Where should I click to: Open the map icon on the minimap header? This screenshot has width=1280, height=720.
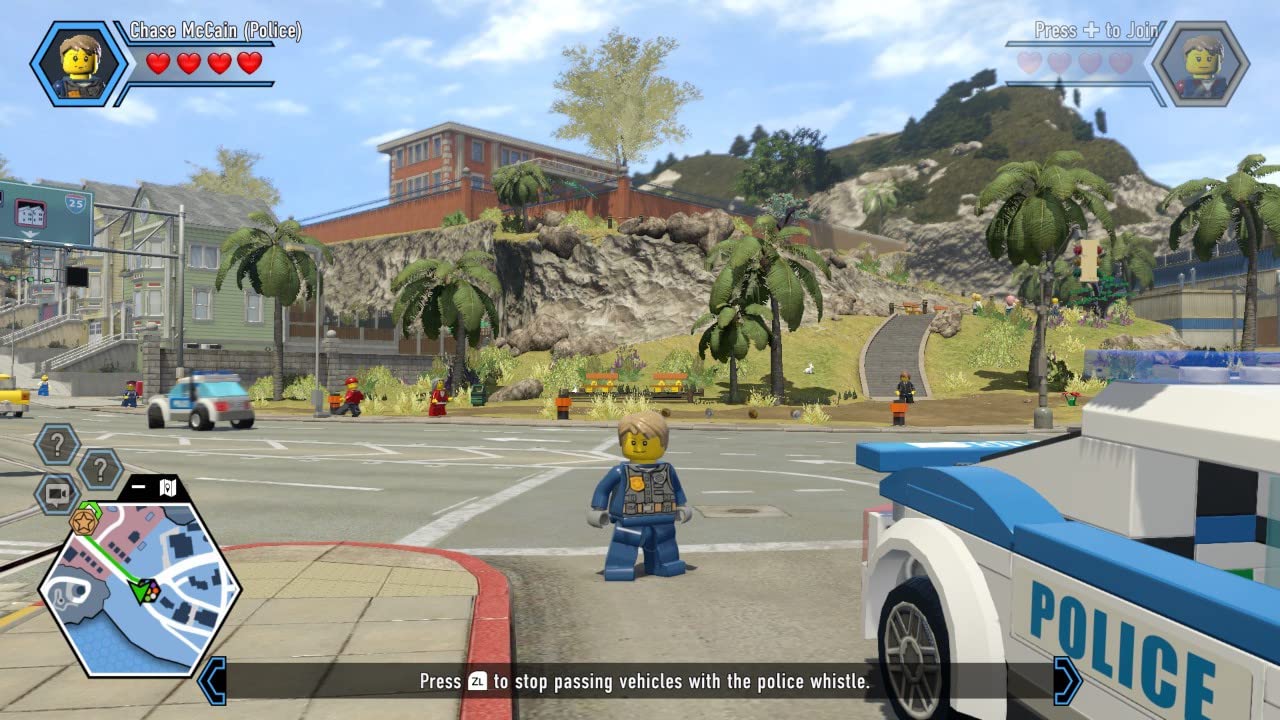(167, 487)
